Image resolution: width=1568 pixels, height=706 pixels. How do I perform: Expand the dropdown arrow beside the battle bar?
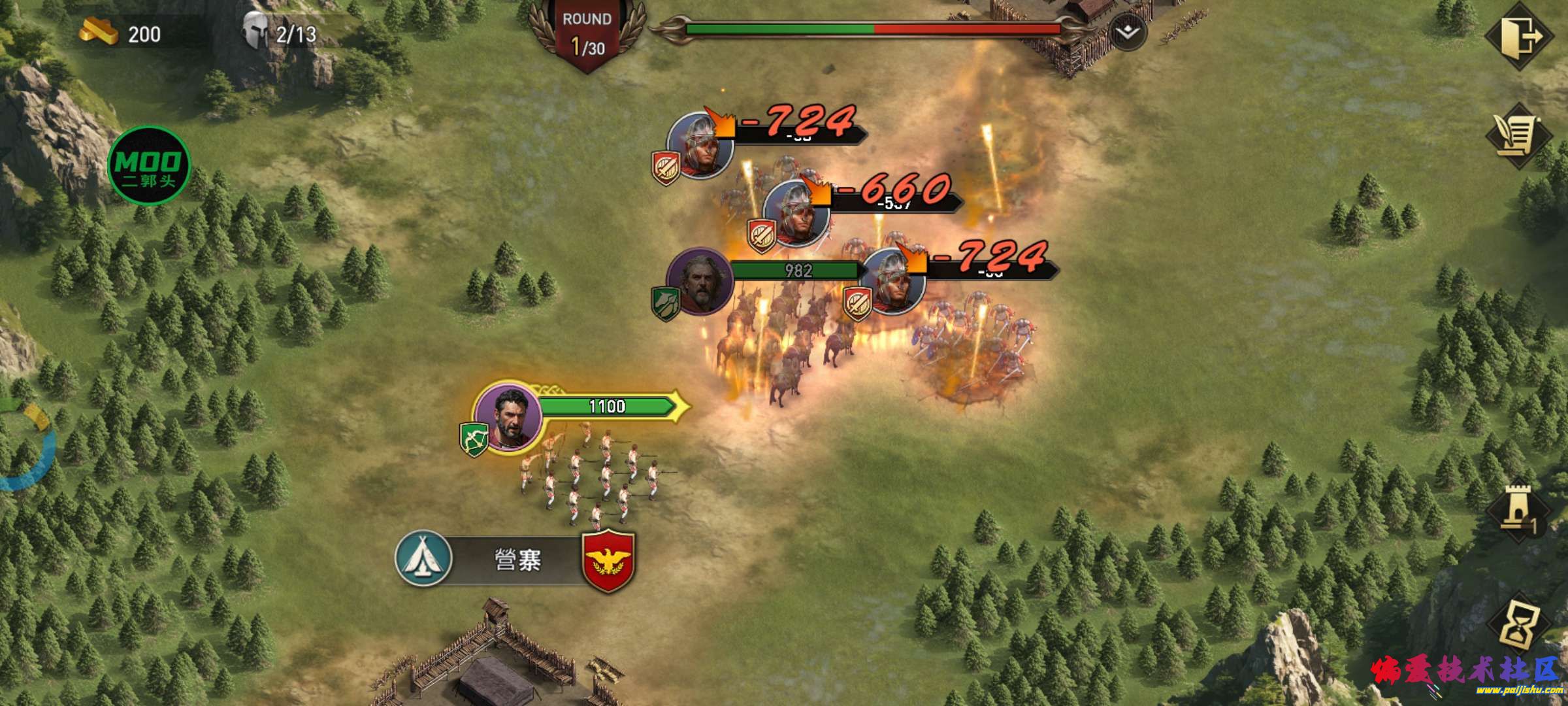tap(1127, 32)
